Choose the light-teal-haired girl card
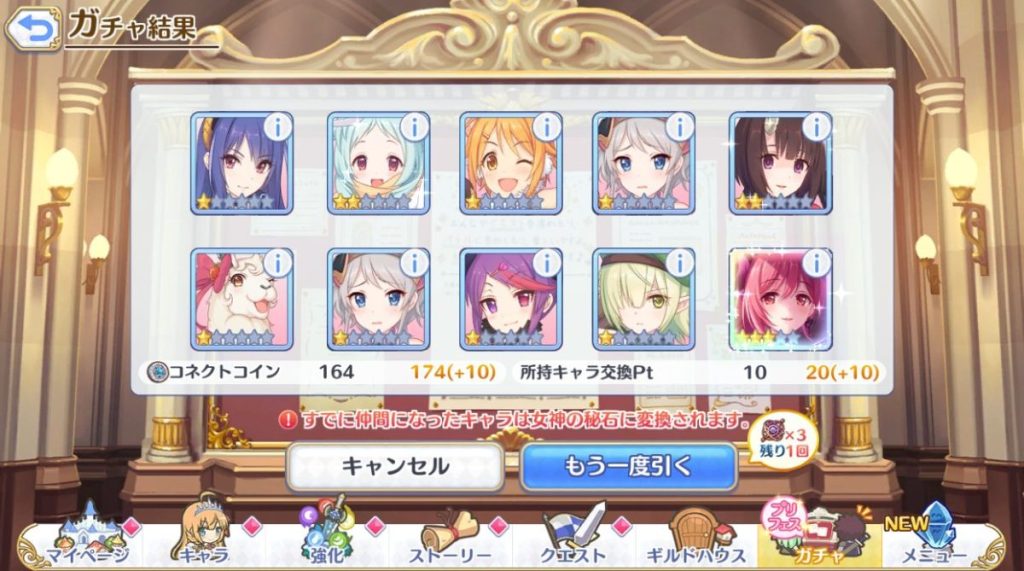Image resolution: width=1024 pixels, height=571 pixels. (378, 163)
